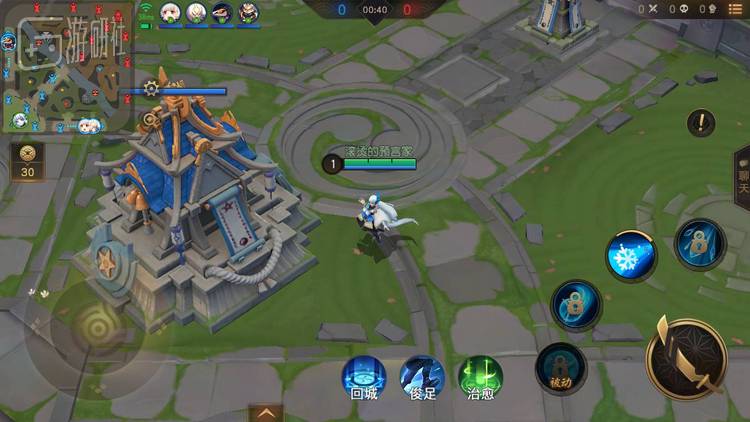Use the 後足 skill icon
The height and width of the screenshot is (422, 750).
422,377
